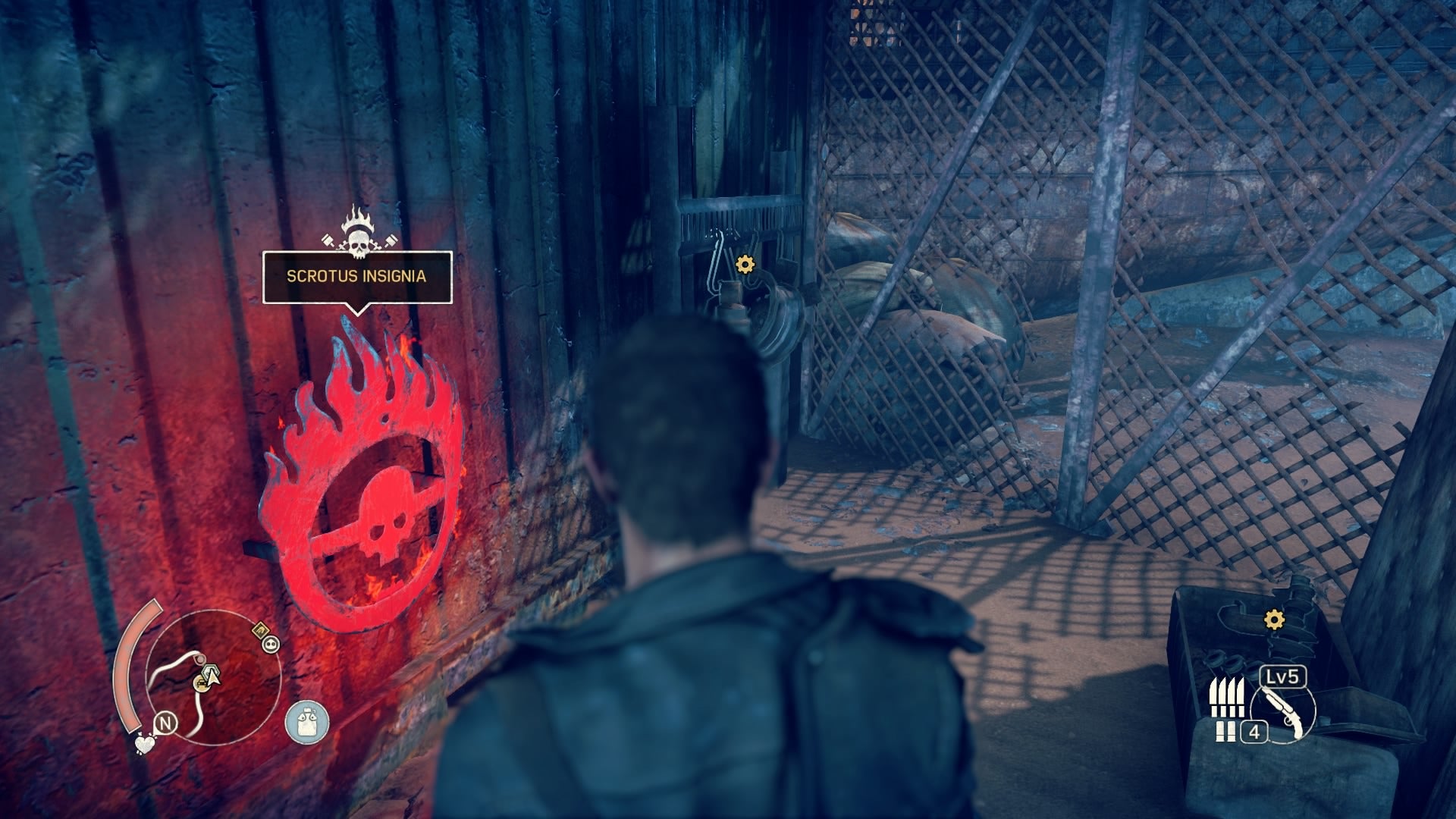Click the gear scrap icon near the hanging parts

(x=744, y=265)
